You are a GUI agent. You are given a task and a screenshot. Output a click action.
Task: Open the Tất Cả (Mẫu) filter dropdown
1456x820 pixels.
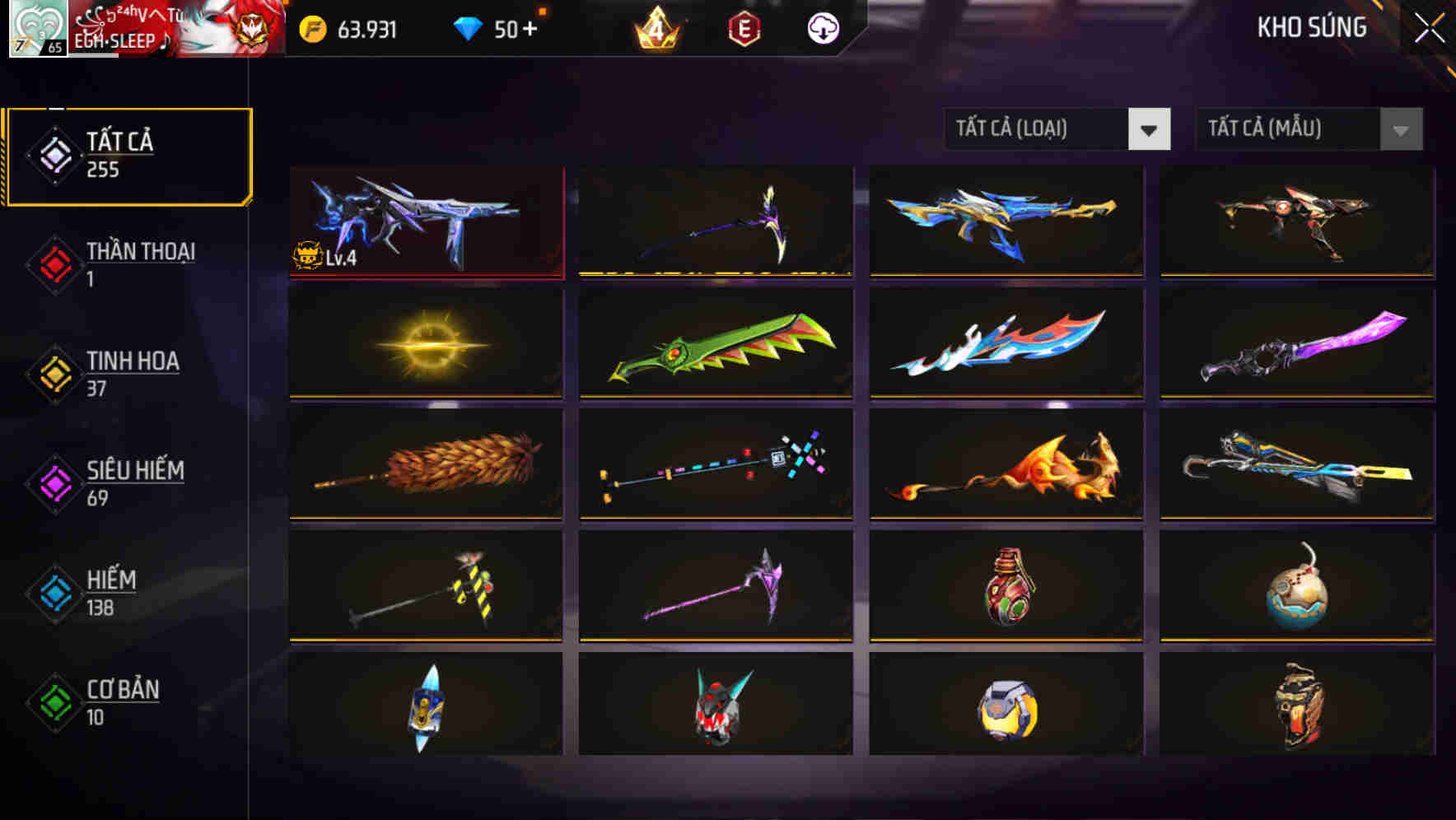(1285, 129)
